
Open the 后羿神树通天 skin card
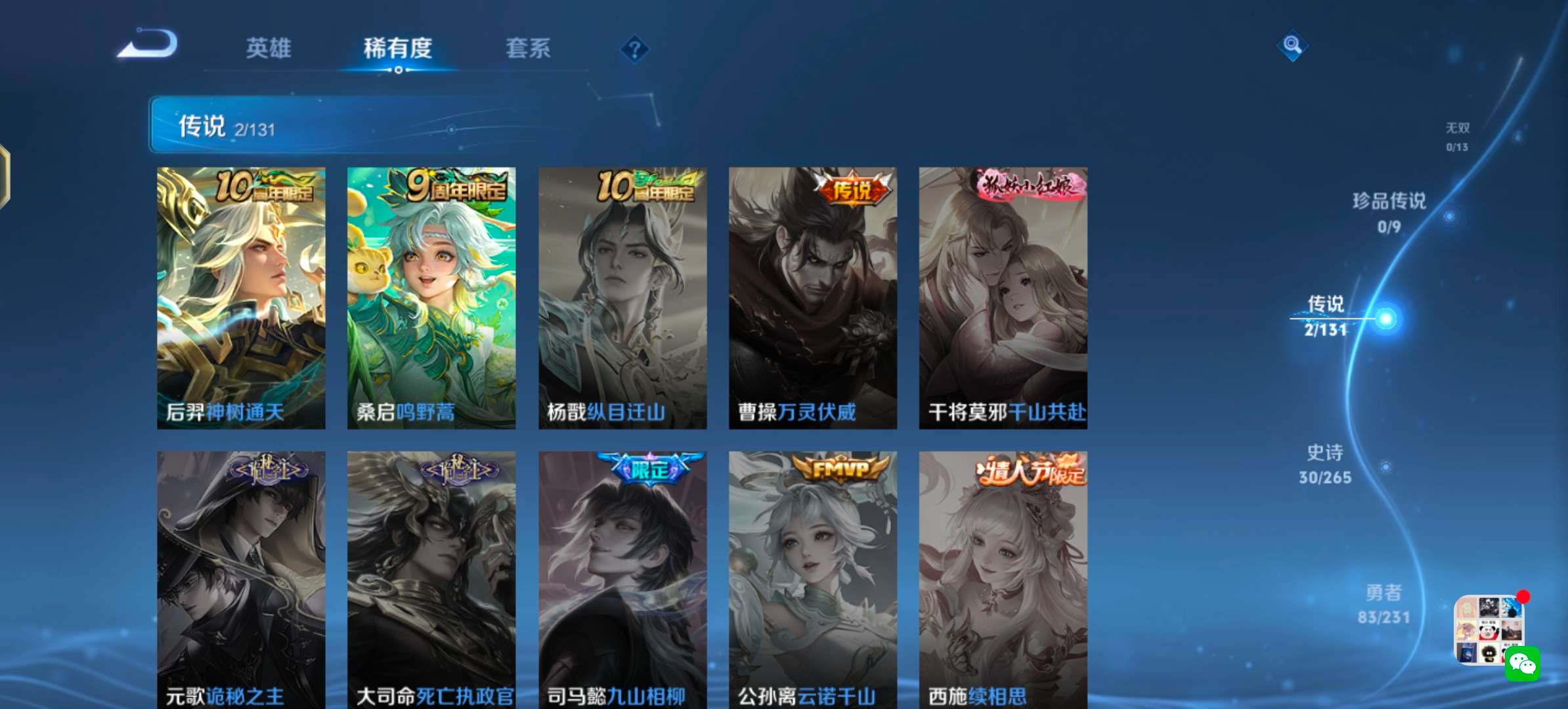coord(241,299)
